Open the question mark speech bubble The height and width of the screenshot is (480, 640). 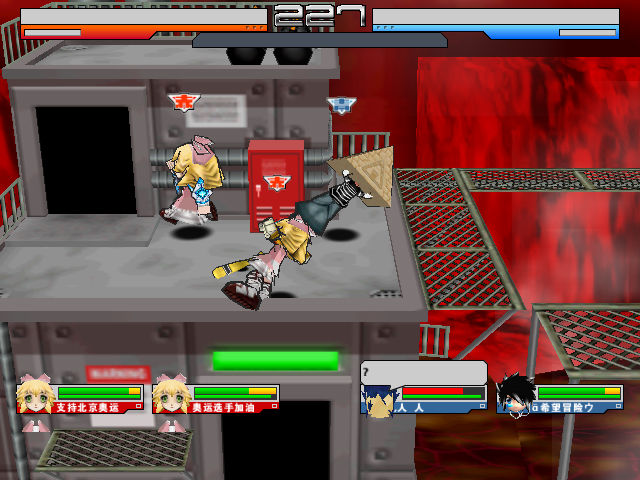[423, 371]
